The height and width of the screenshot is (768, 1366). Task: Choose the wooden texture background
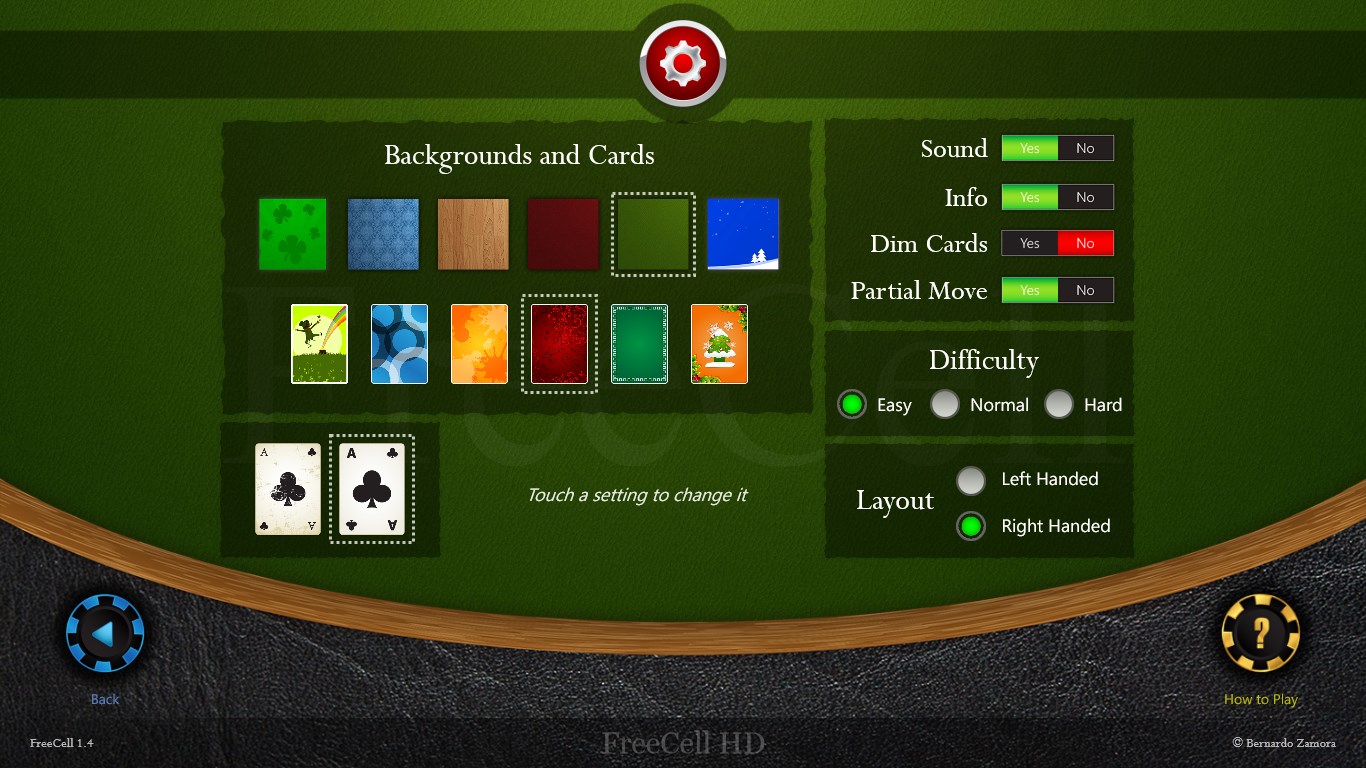(x=473, y=234)
